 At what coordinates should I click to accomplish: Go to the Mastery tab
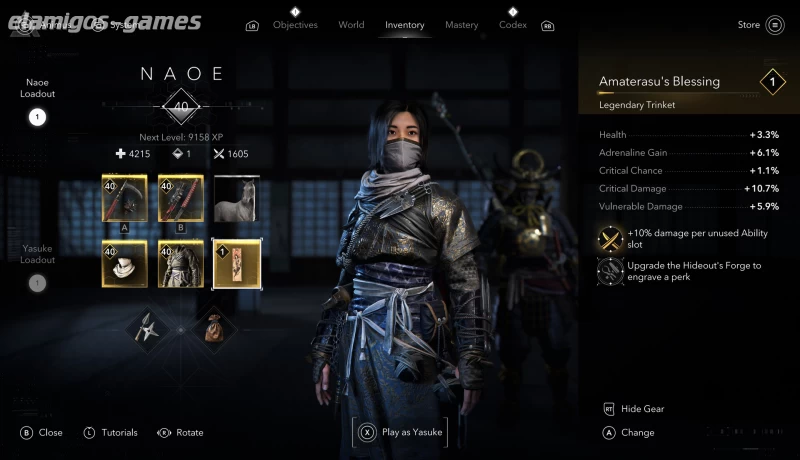[462, 25]
